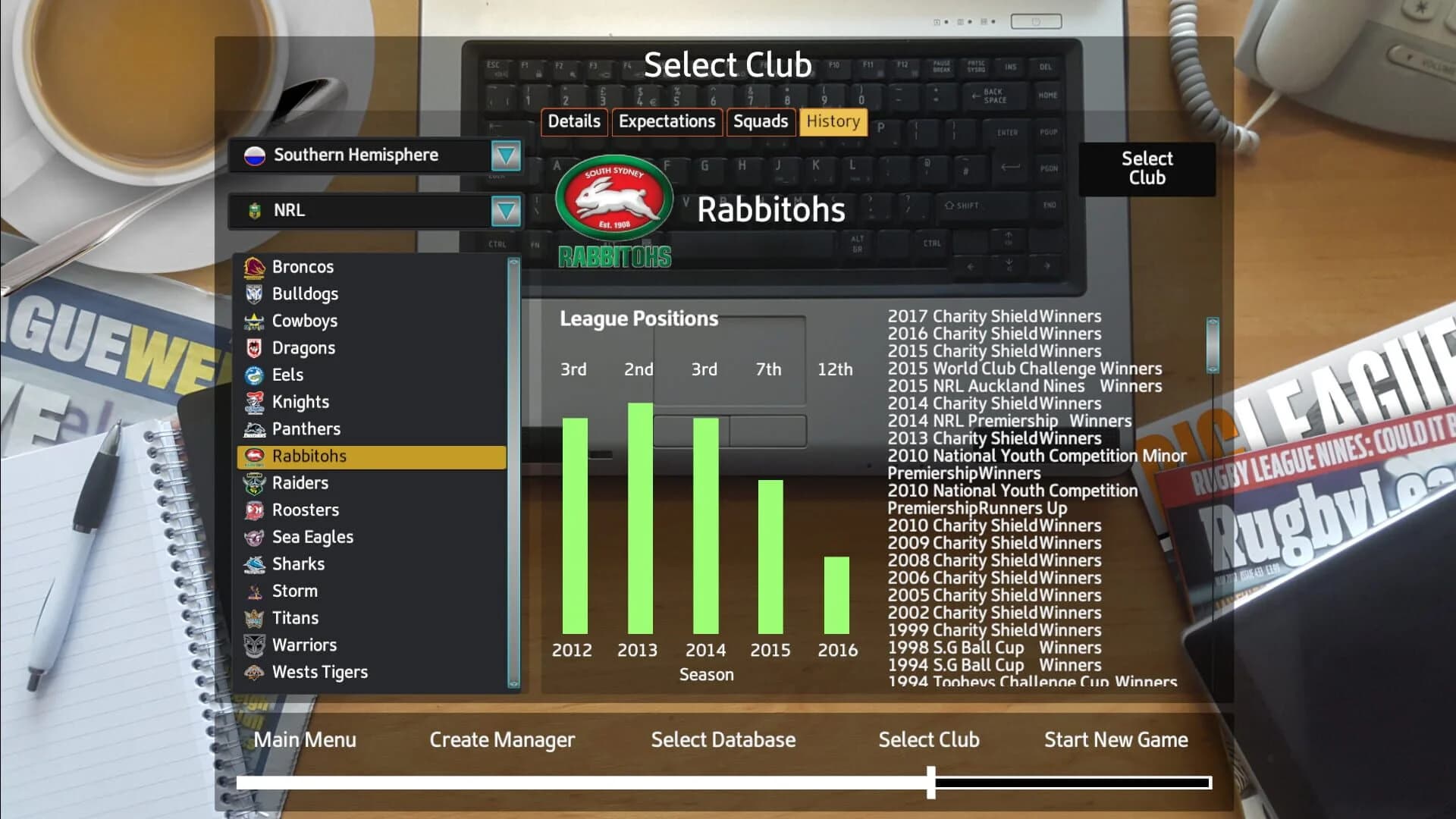1456x819 pixels.
Task: Click Main Menu in the navigation bar
Action: tap(304, 739)
